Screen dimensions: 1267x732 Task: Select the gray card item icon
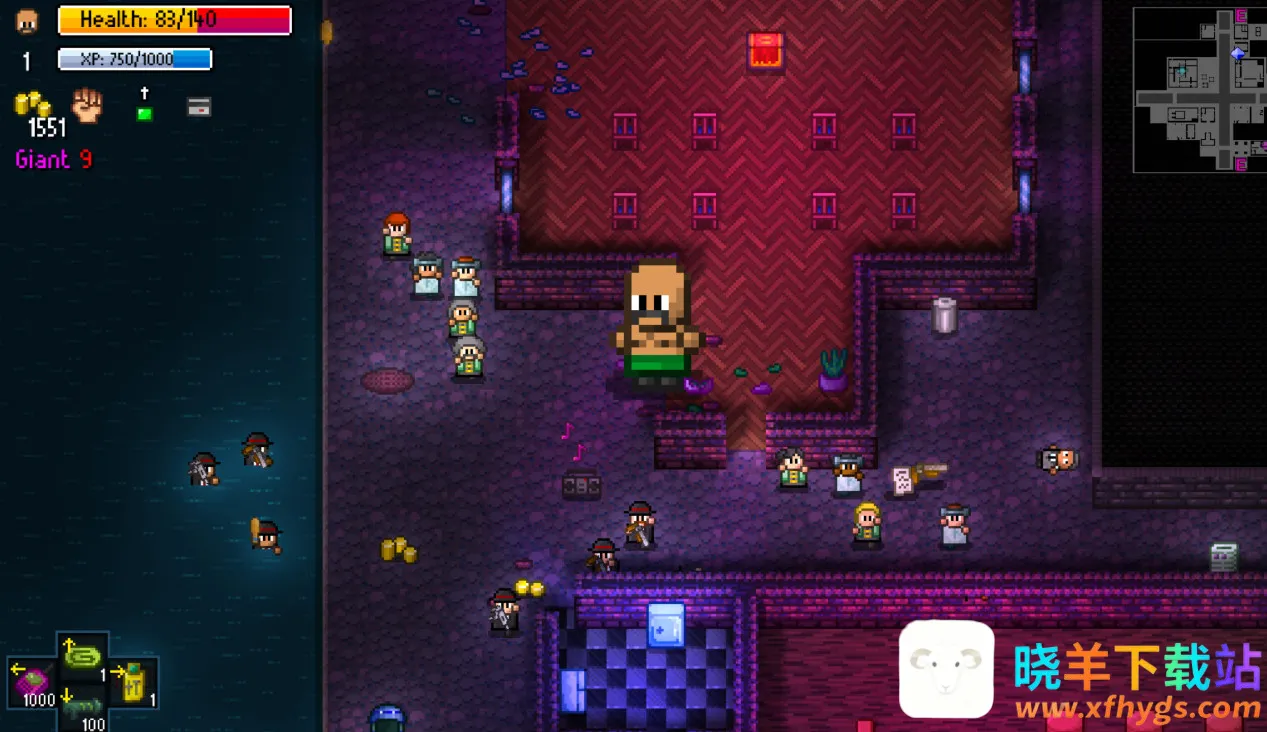199,107
